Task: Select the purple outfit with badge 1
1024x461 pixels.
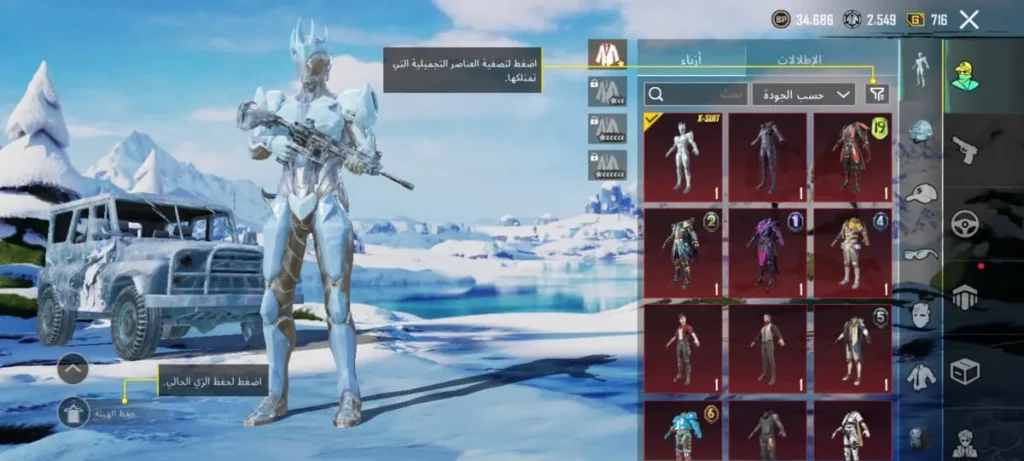Action: click(767, 251)
